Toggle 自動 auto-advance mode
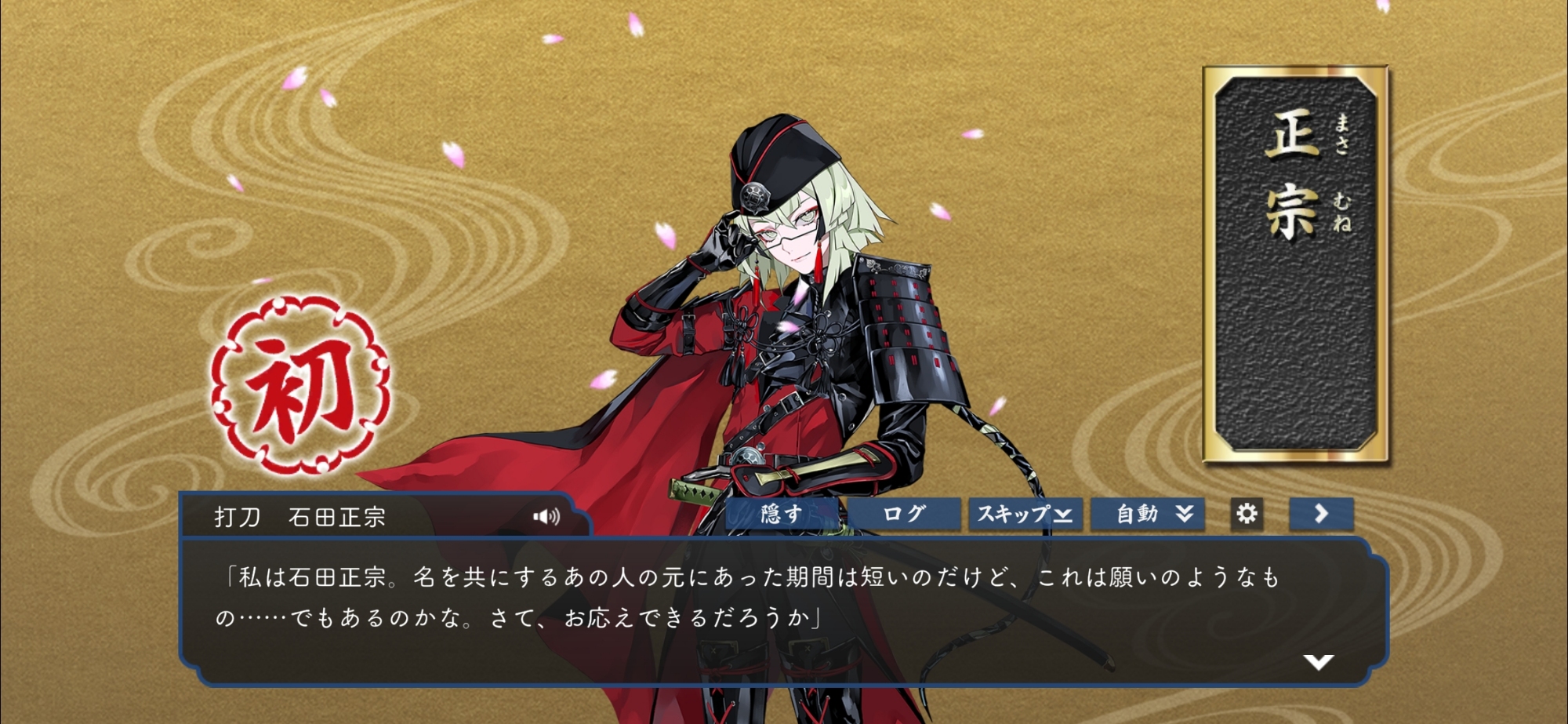The height and width of the screenshot is (724, 1568). pyautogui.click(x=1148, y=515)
